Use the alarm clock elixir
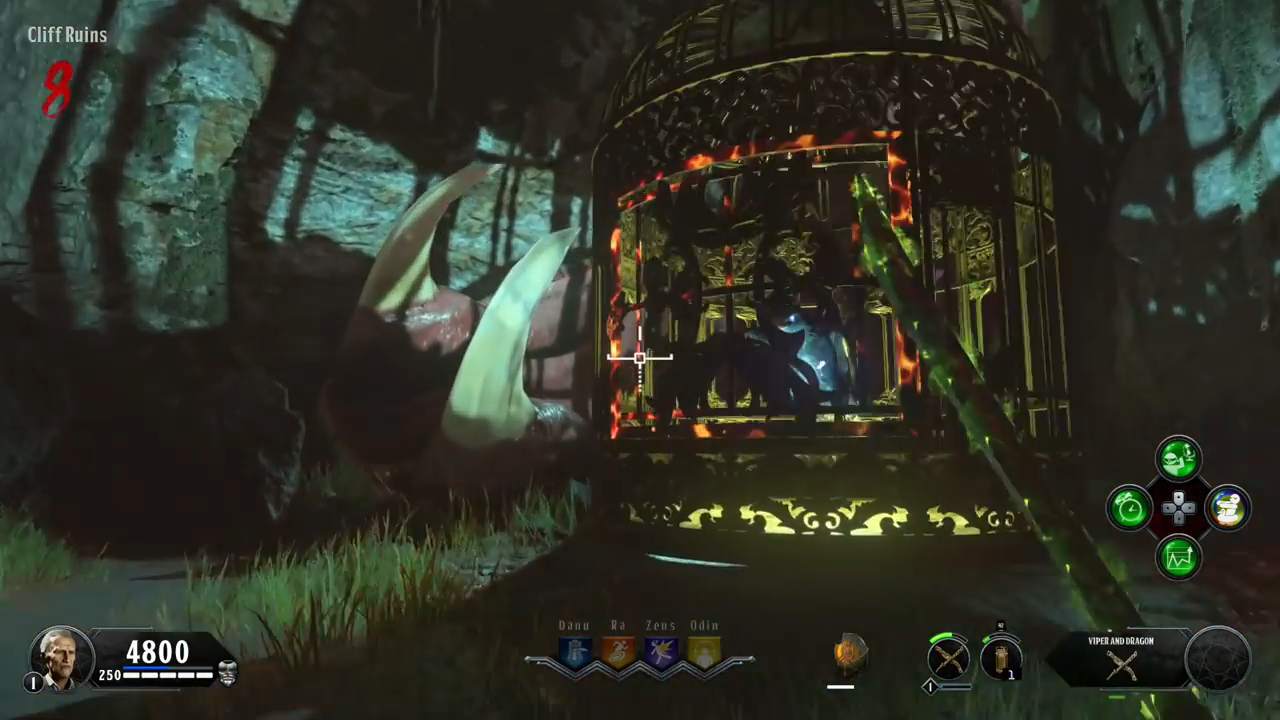The width and height of the screenshot is (1280, 720). [x=1130, y=509]
